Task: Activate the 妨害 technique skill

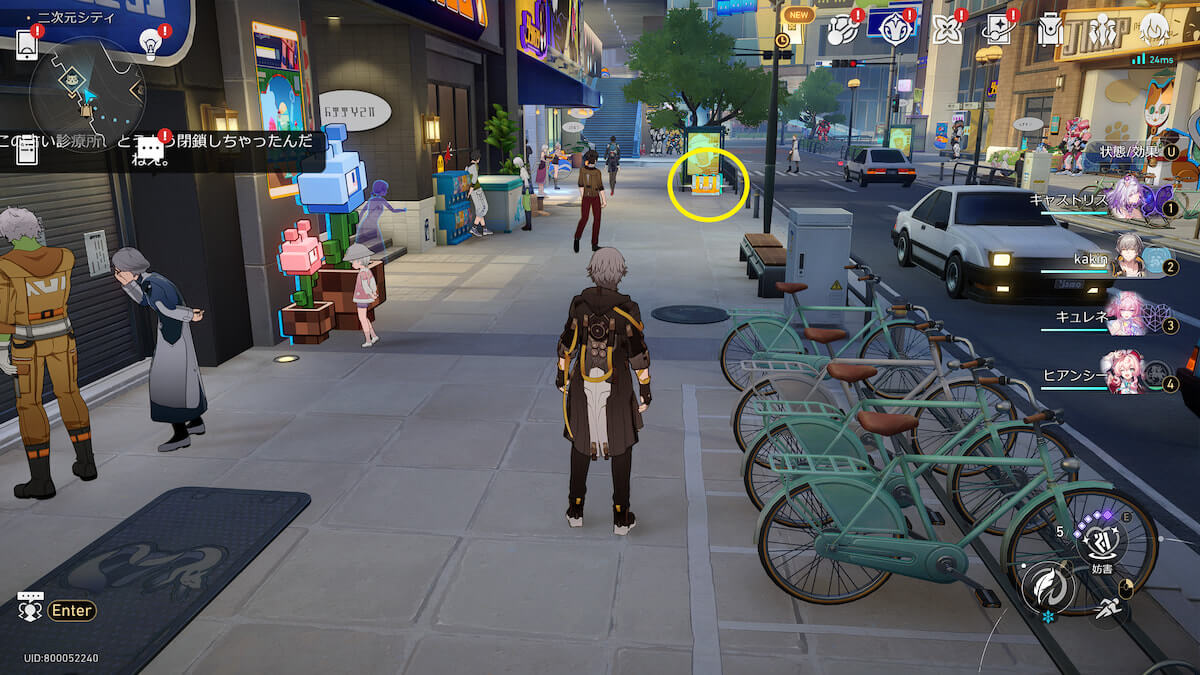Action: pyautogui.click(x=1100, y=540)
